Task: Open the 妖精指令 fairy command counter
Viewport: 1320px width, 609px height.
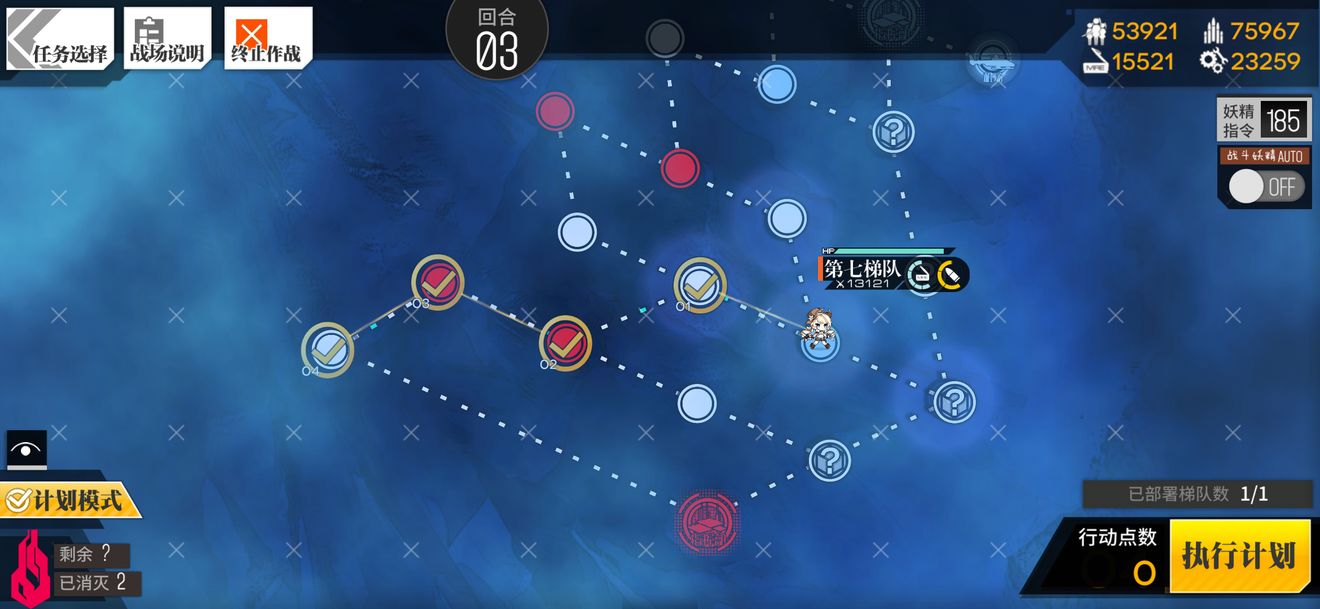Action: click(x=1263, y=121)
